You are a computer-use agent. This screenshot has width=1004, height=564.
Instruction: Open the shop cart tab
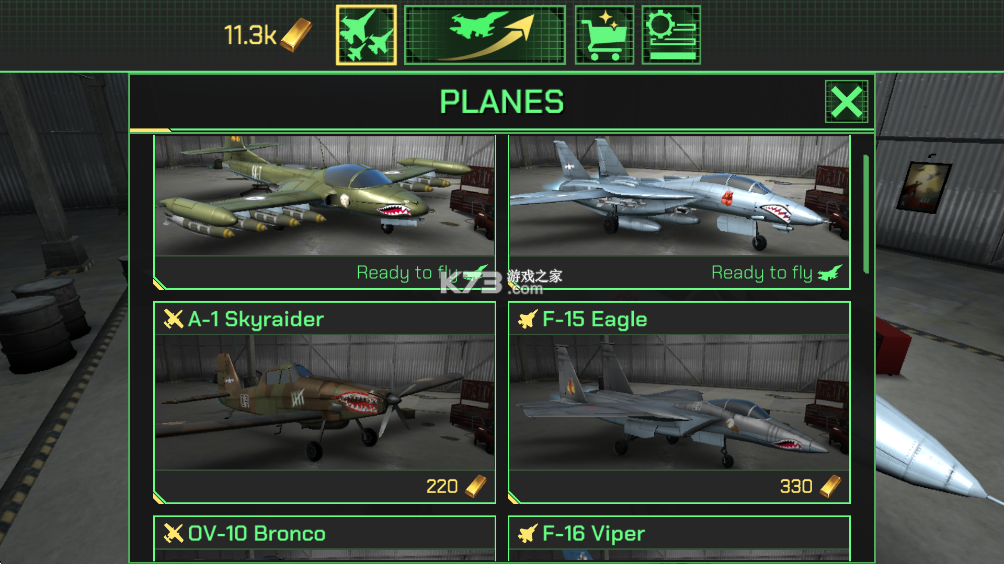point(604,35)
